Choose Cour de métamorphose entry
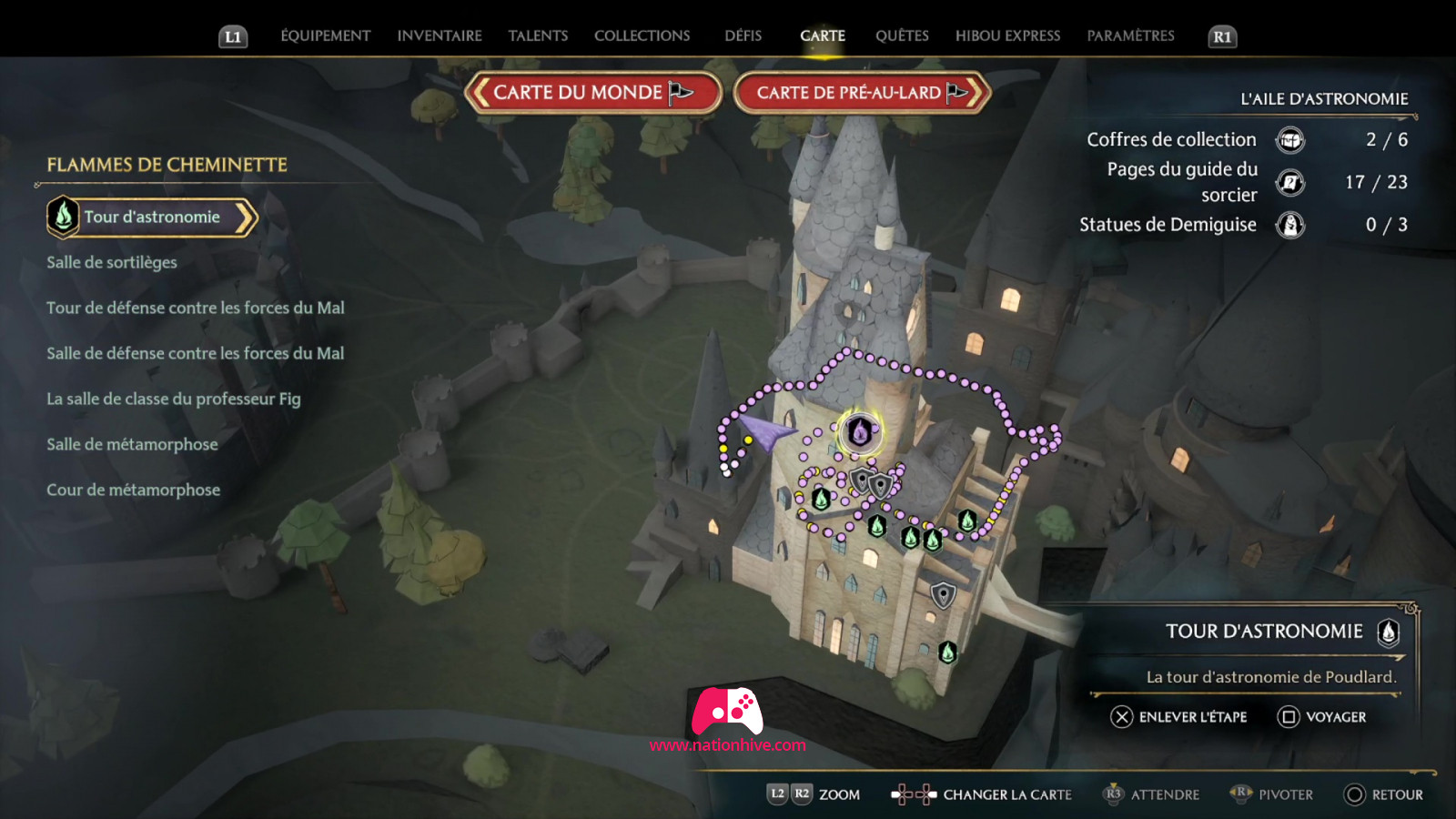The width and height of the screenshot is (1456, 819). coord(134,490)
